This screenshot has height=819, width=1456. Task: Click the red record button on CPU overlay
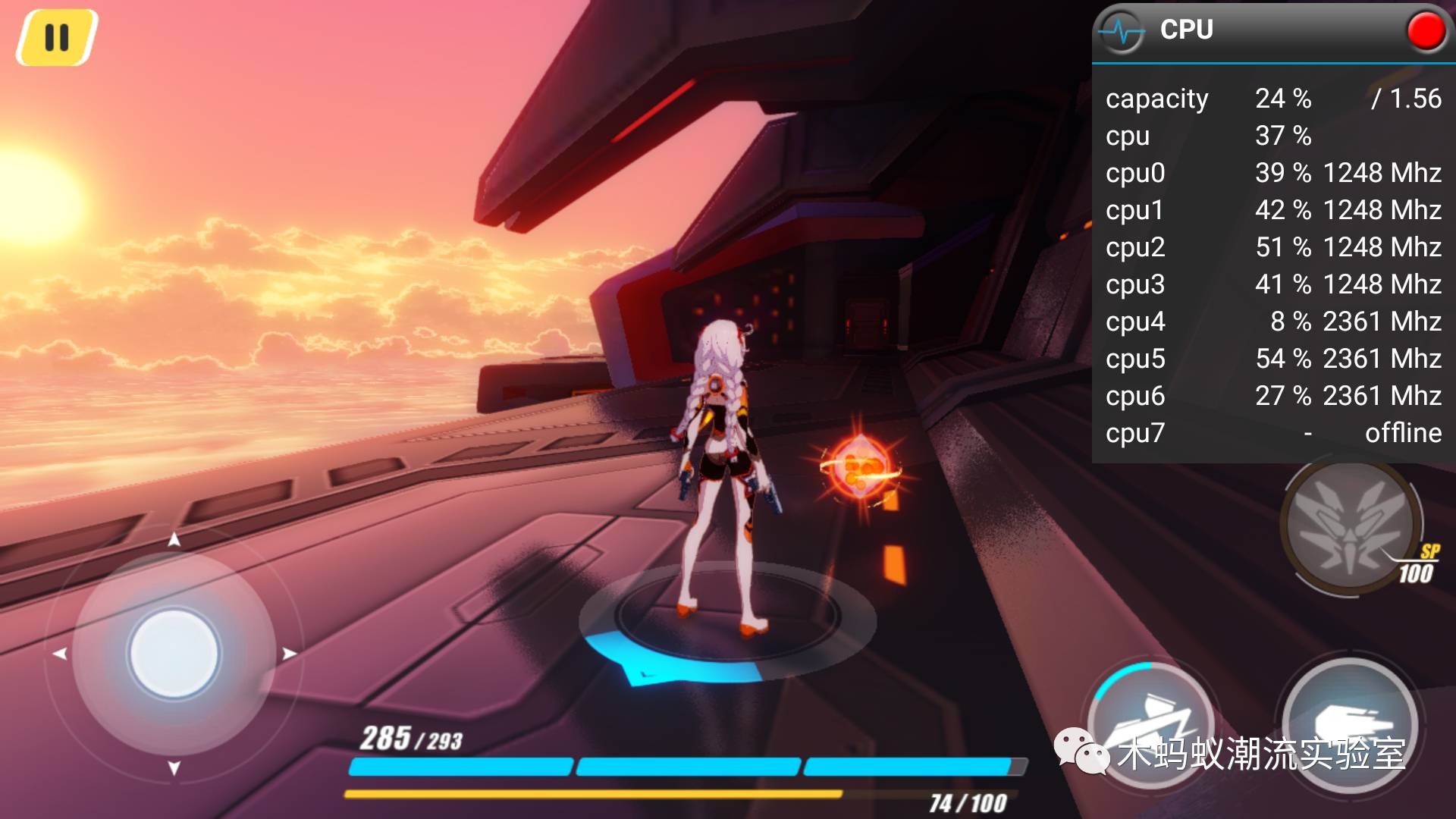(1426, 31)
